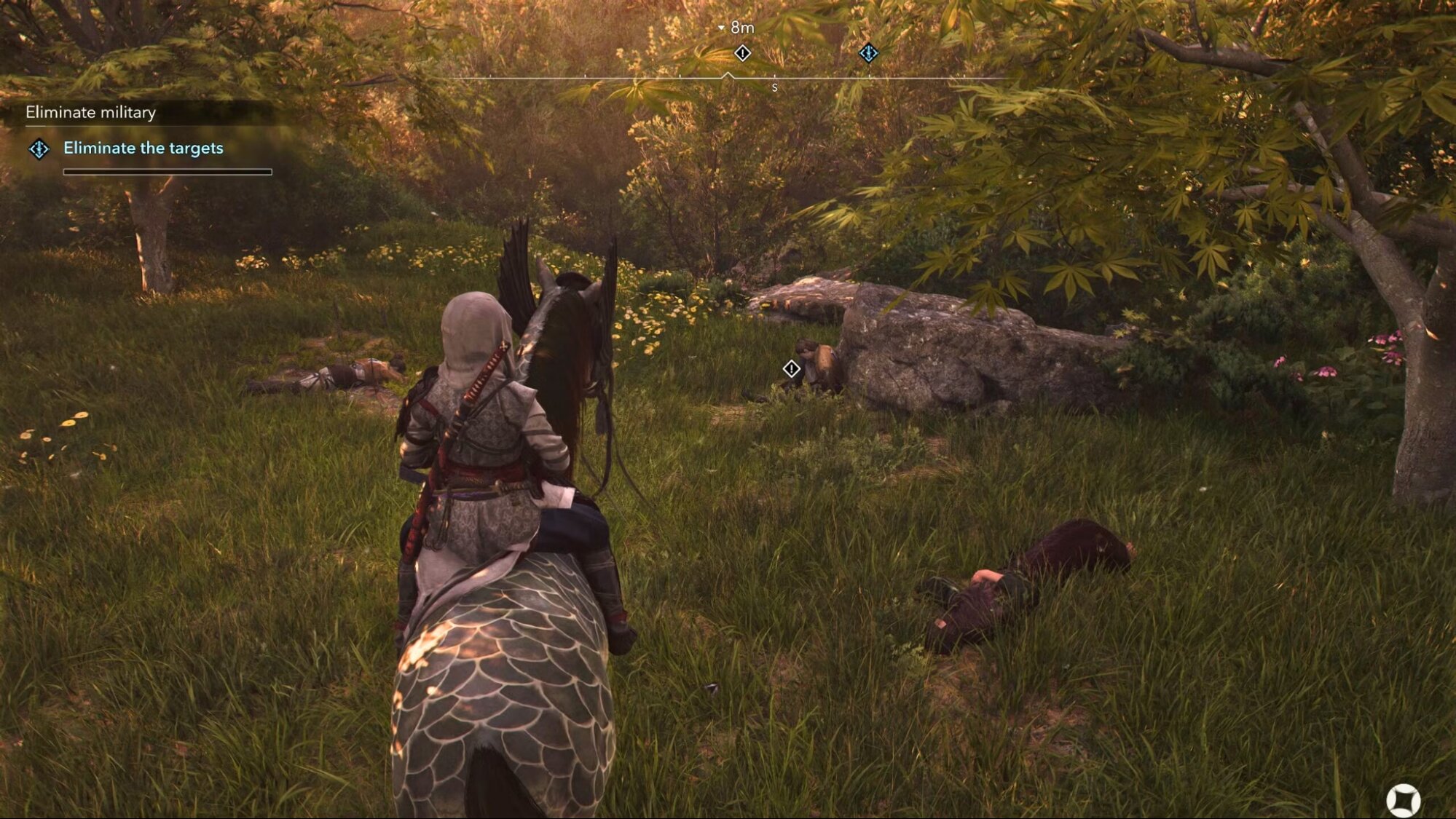The image size is (1456, 819).
Task: Click the center notch of the compass bar
Action: 729,73
